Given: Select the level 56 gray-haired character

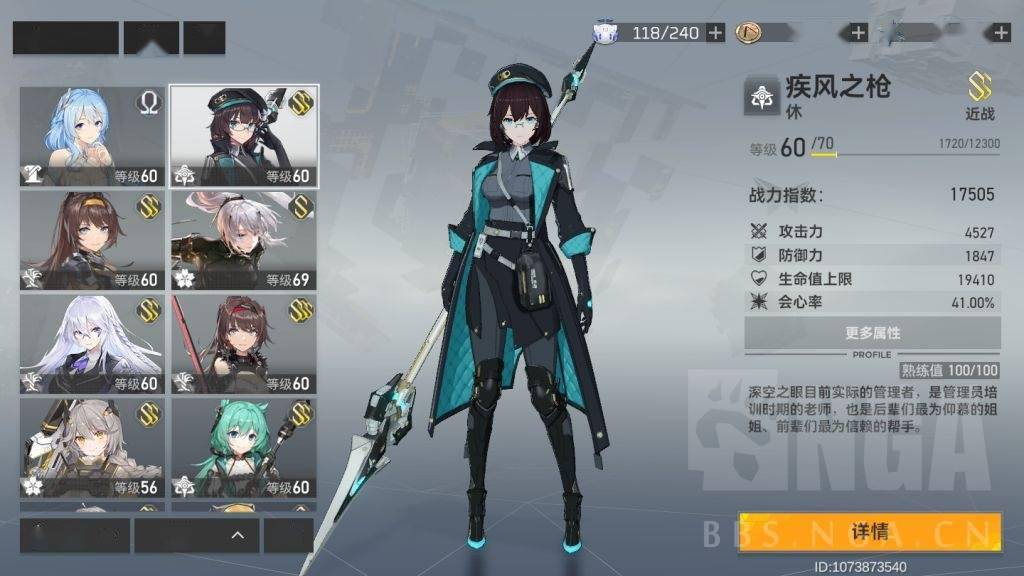Looking at the screenshot, I should tap(92, 449).
